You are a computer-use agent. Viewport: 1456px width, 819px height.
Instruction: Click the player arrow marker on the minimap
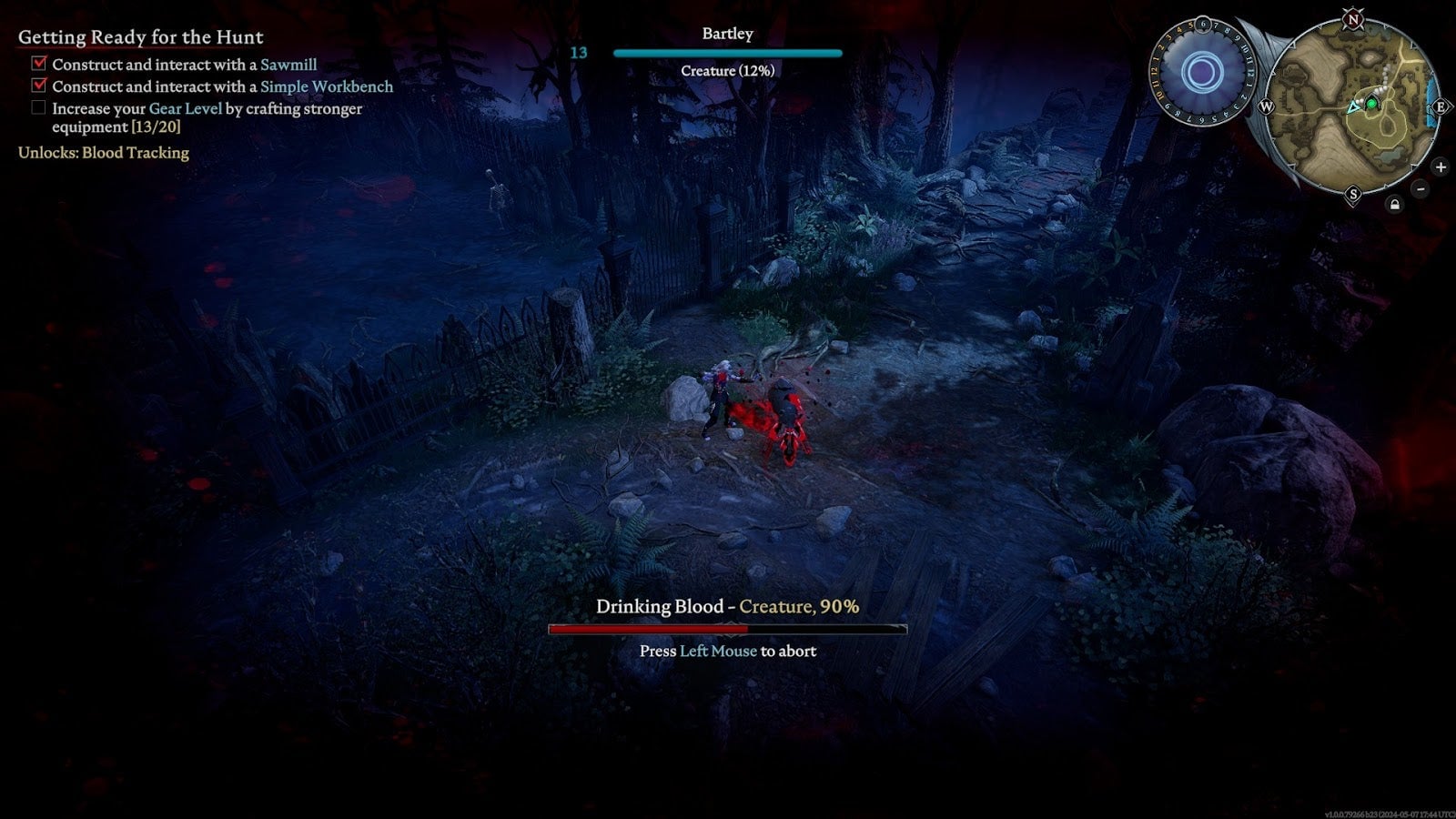[x=1353, y=107]
